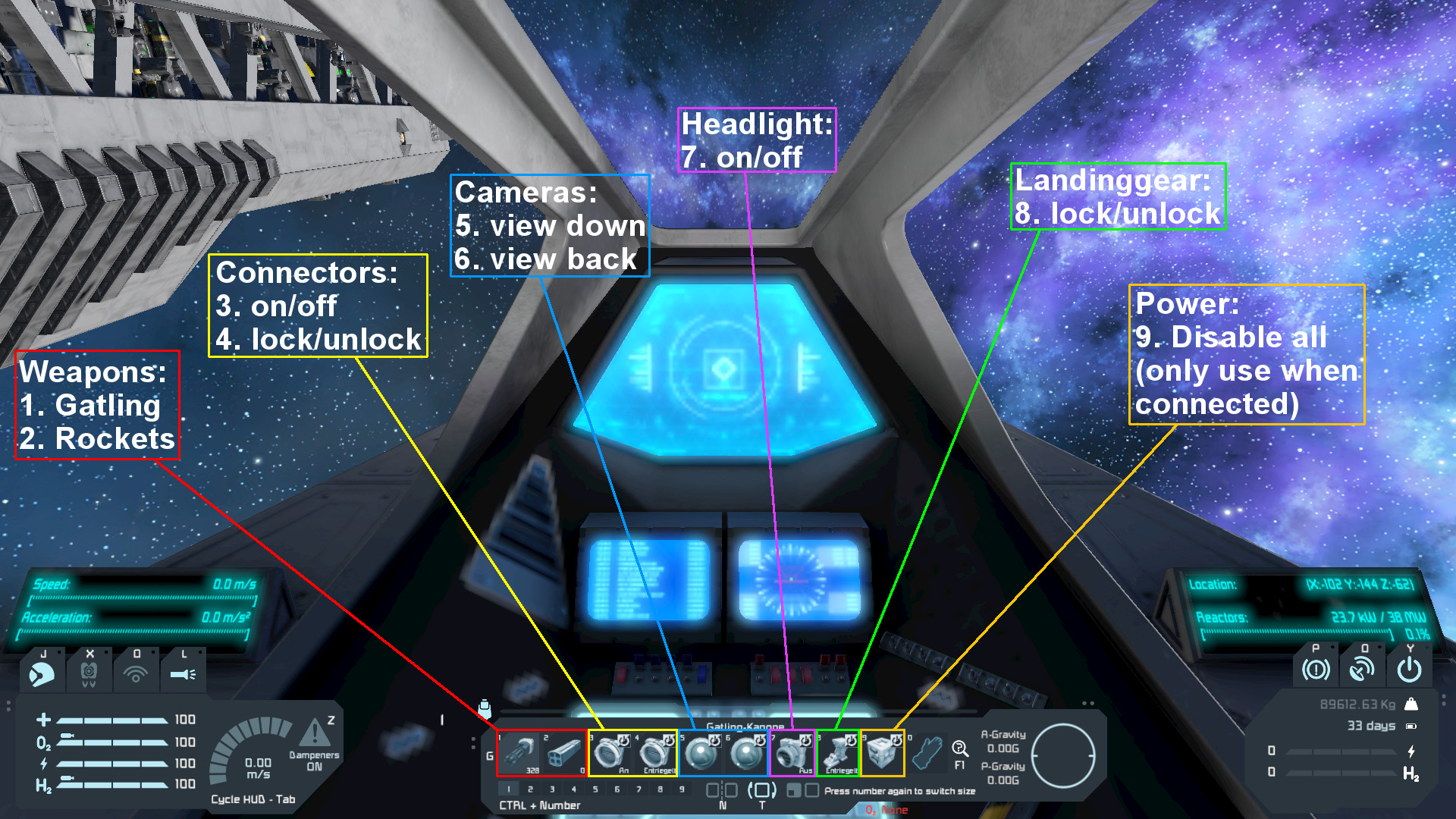Switch to toolbar page 9
The width and height of the screenshot is (1456, 819).
[682, 789]
